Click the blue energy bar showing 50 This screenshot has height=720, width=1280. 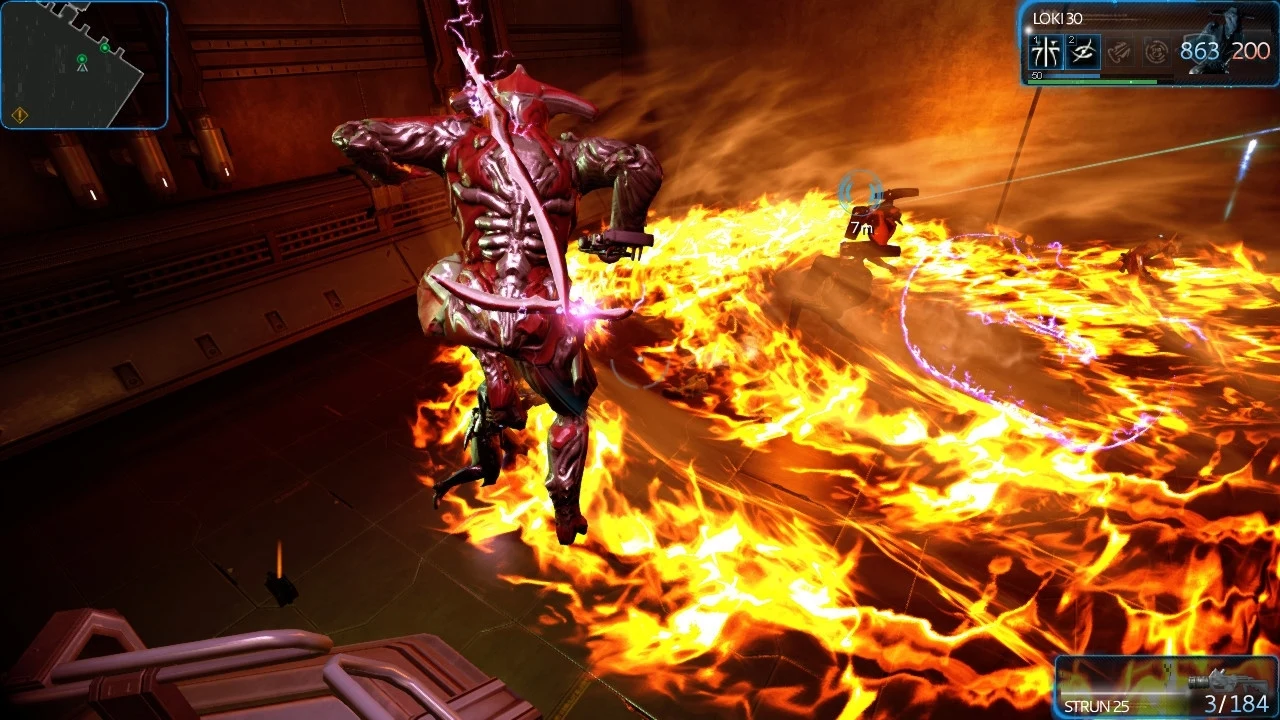[x=1063, y=75]
